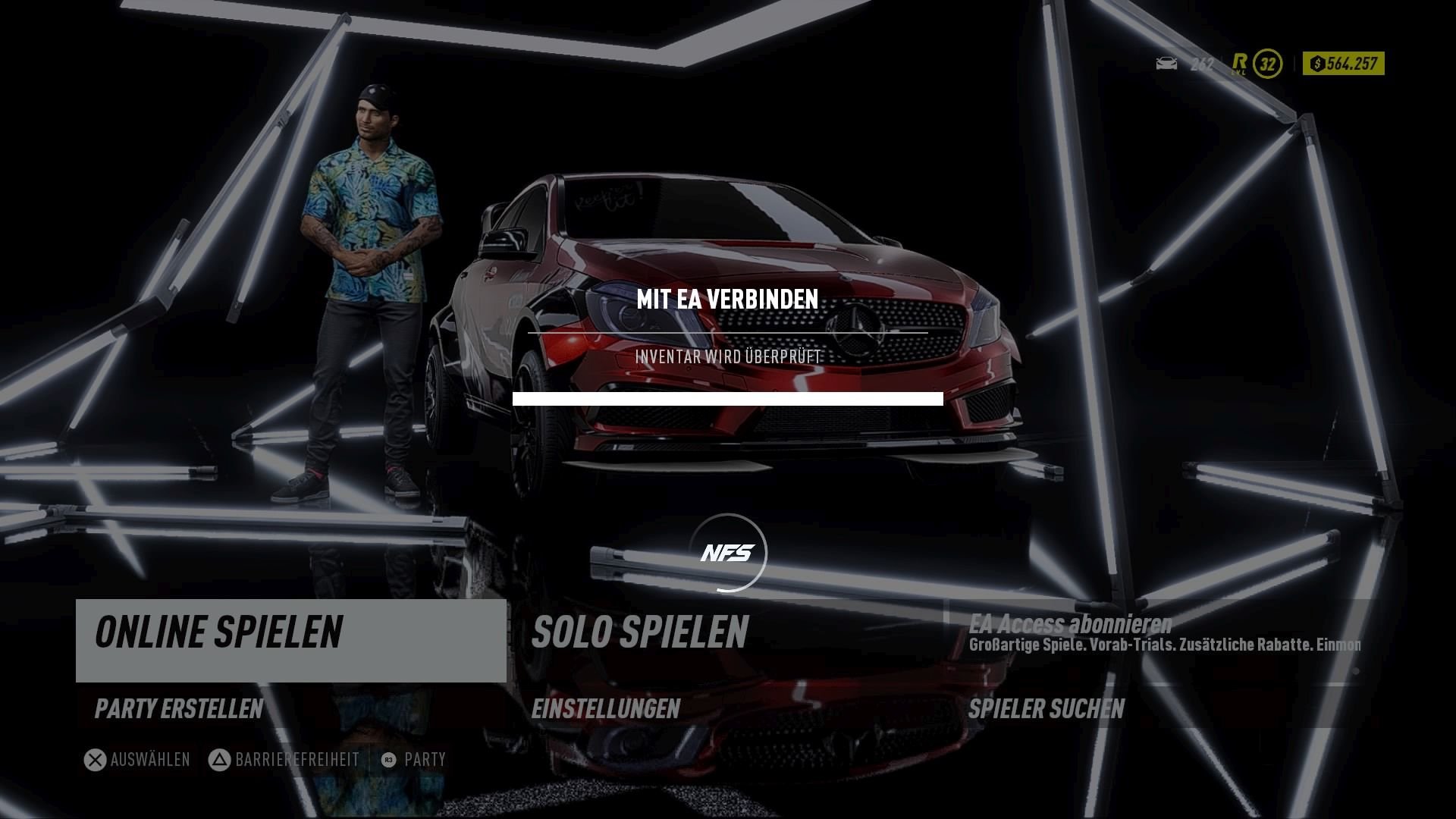This screenshot has width=1456, height=819.
Task: Switch to Solo Spielen
Action: pos(641,631)
